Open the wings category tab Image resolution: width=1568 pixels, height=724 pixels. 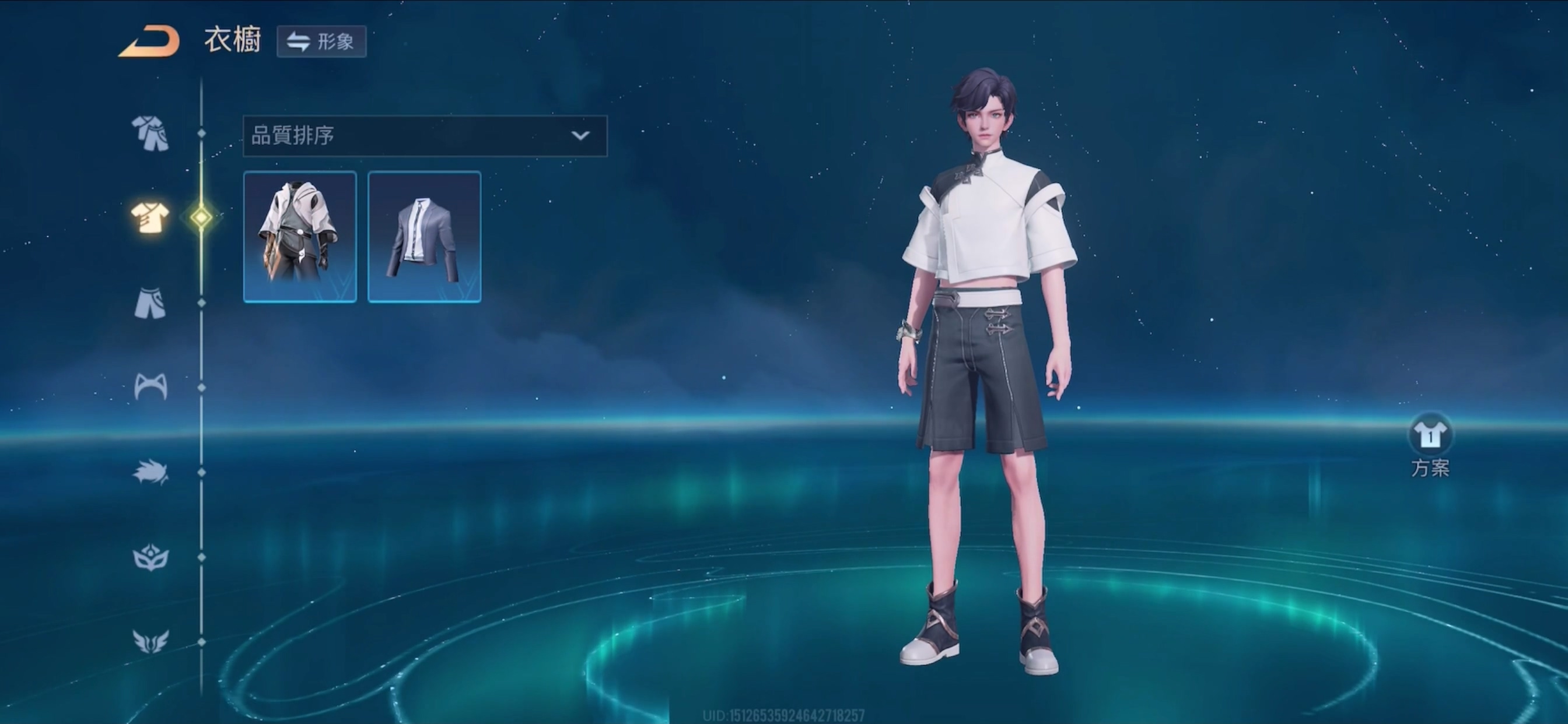point(150,641)
